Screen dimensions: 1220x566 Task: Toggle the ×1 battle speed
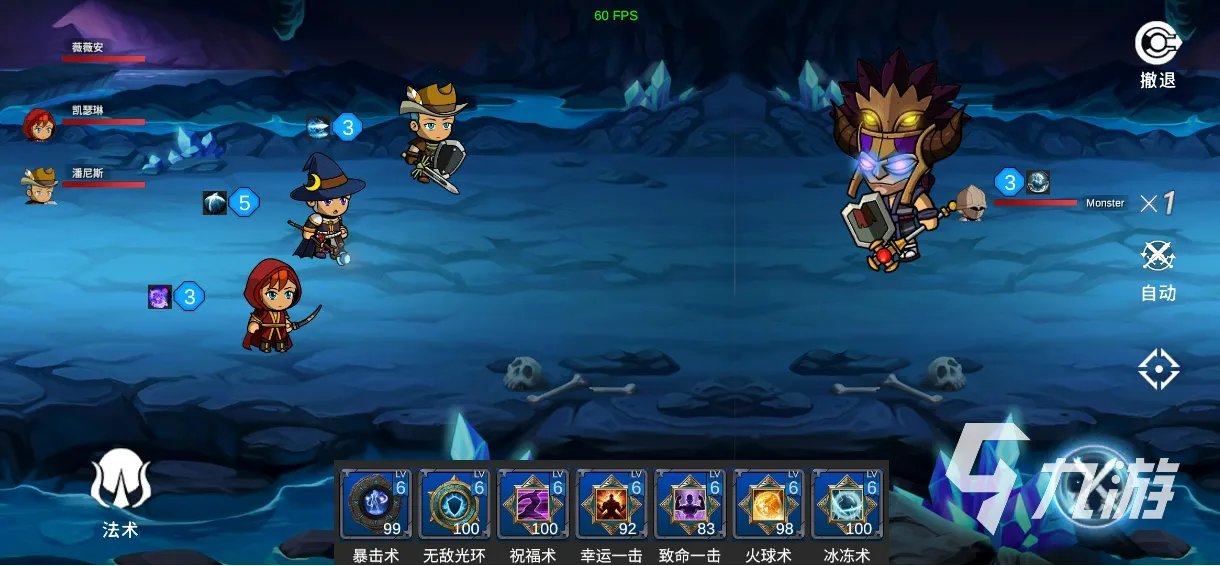[1158, 204]
